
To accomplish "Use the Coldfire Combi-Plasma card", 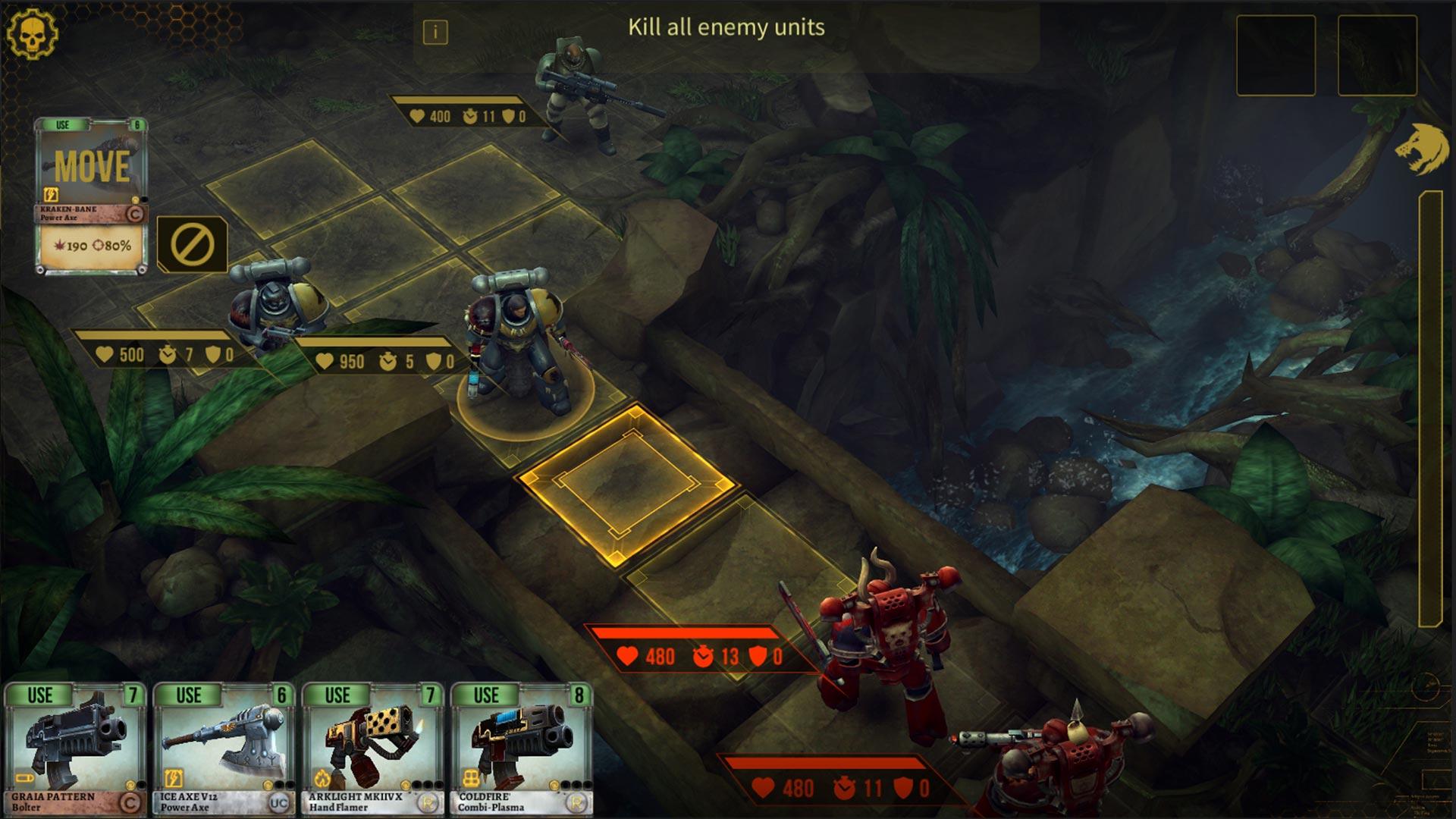I will click(x=520, y=748).
